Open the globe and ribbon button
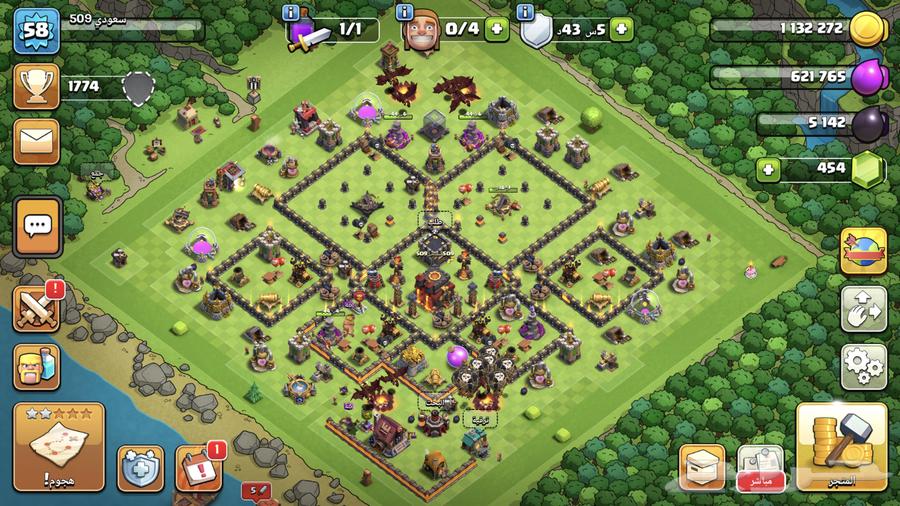The width and height of the screenshot is (900, 506). 863,251
